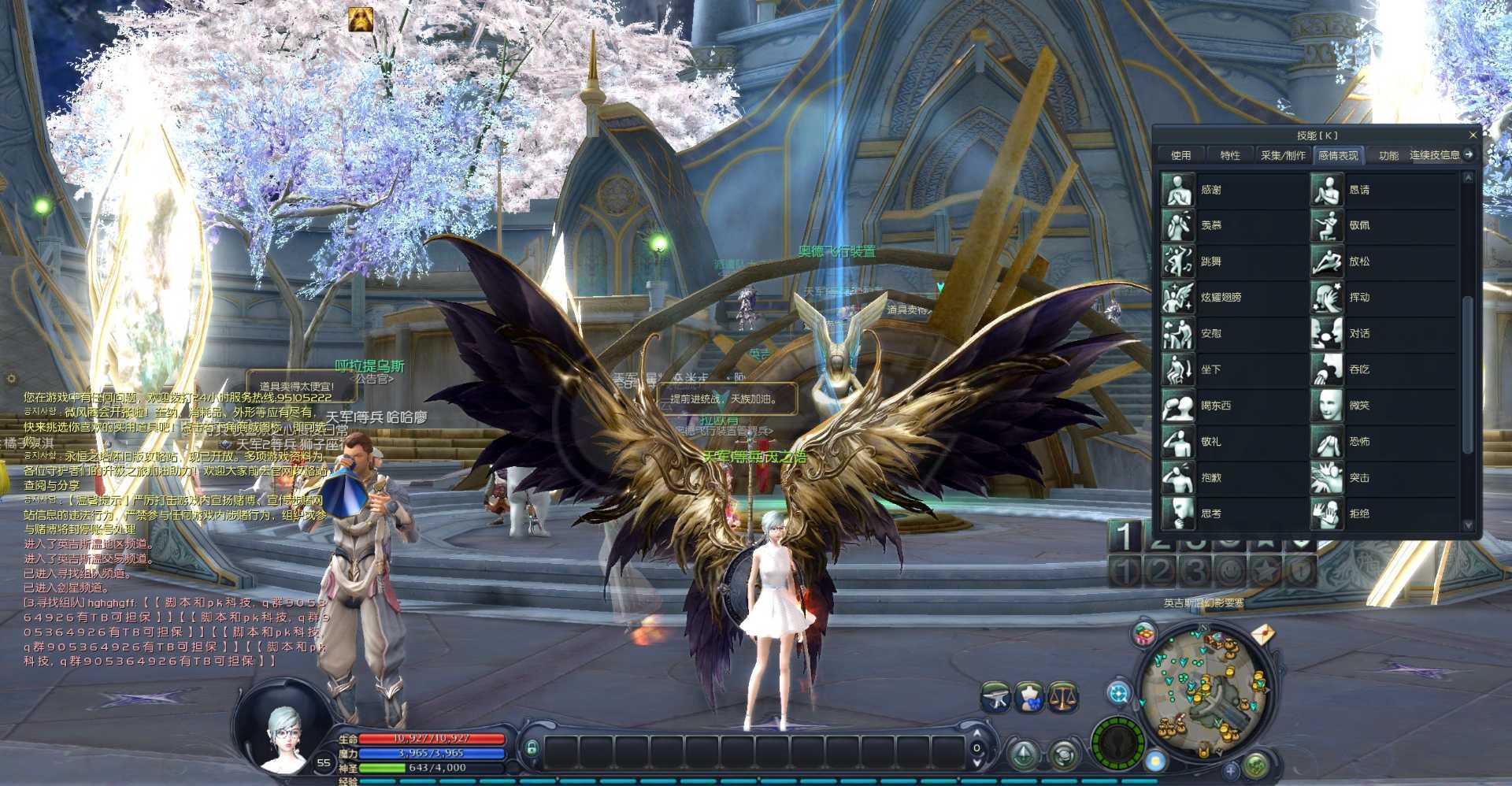Trigger the 微笑 smile emote
Screen dimensions: 1512x786
(1327, 406)
